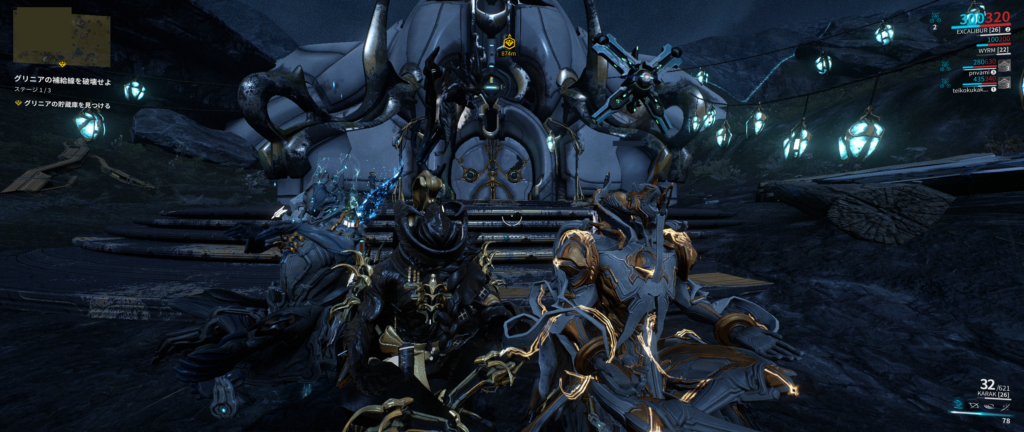The image size is (1024, 432).
Task: Select squad member pnvami in the squad list
Action: pyautogui.click(x=978, y=73)
